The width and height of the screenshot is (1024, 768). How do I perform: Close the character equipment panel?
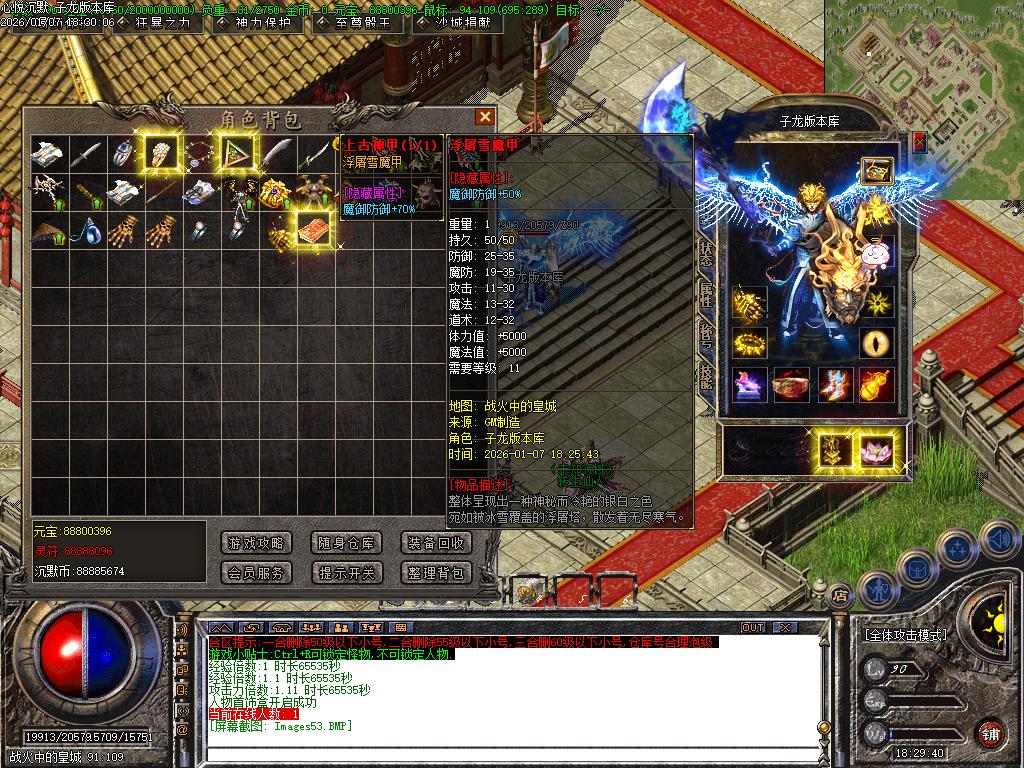[x=919, y=142]
